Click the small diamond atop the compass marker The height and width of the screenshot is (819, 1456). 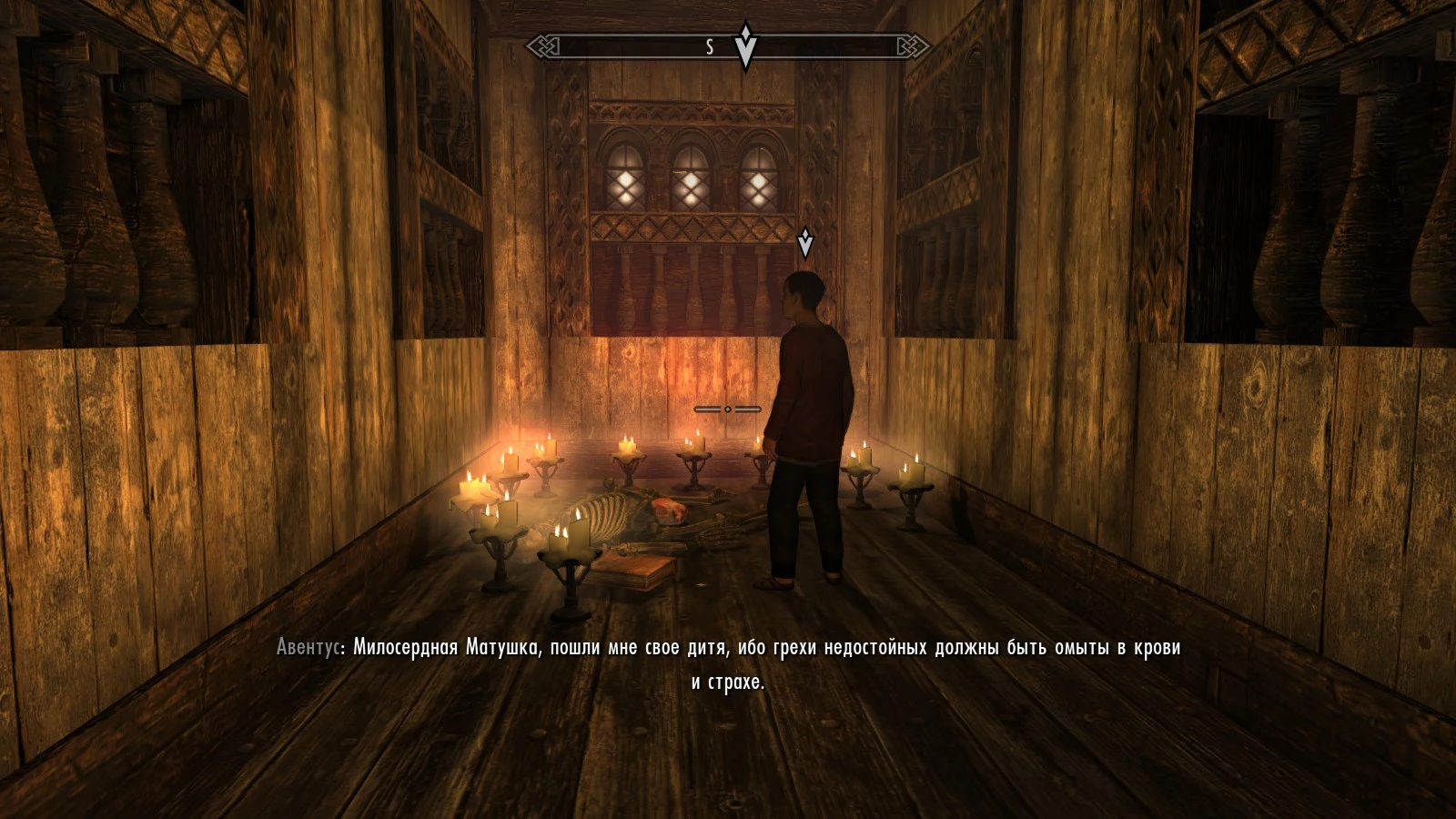(746, 30)
